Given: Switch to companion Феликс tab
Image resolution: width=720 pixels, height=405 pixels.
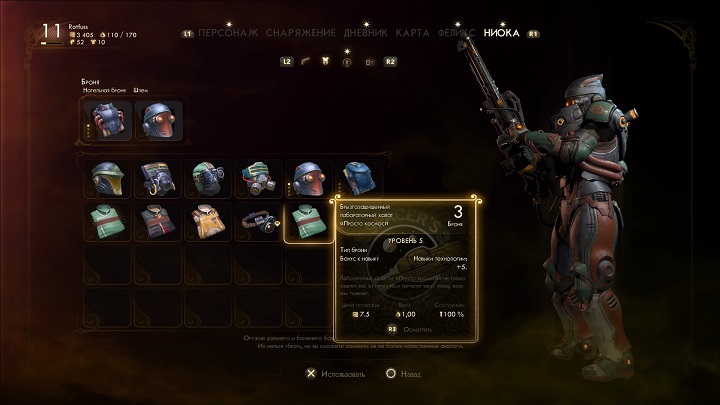Looking at the screenshot, I should coord(455,33).
